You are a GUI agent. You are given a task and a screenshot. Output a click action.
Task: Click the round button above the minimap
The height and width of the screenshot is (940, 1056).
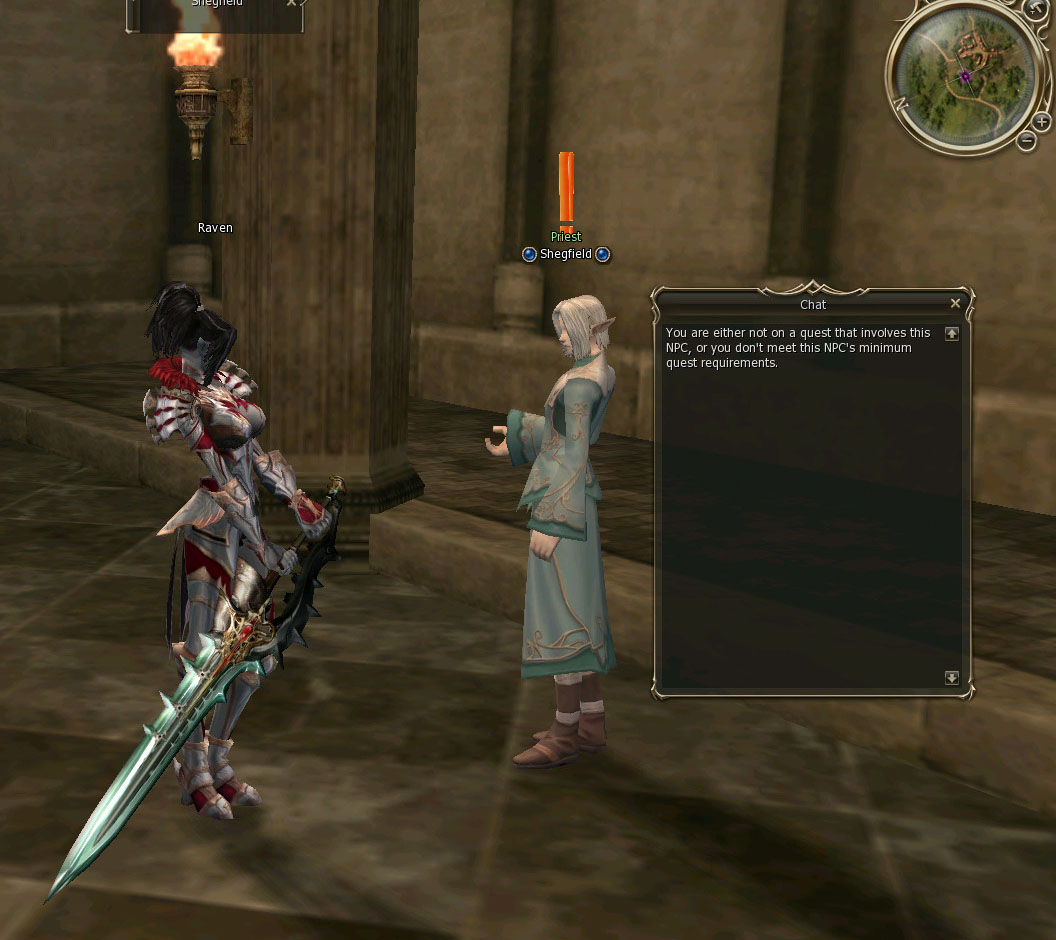[1035, 8]
